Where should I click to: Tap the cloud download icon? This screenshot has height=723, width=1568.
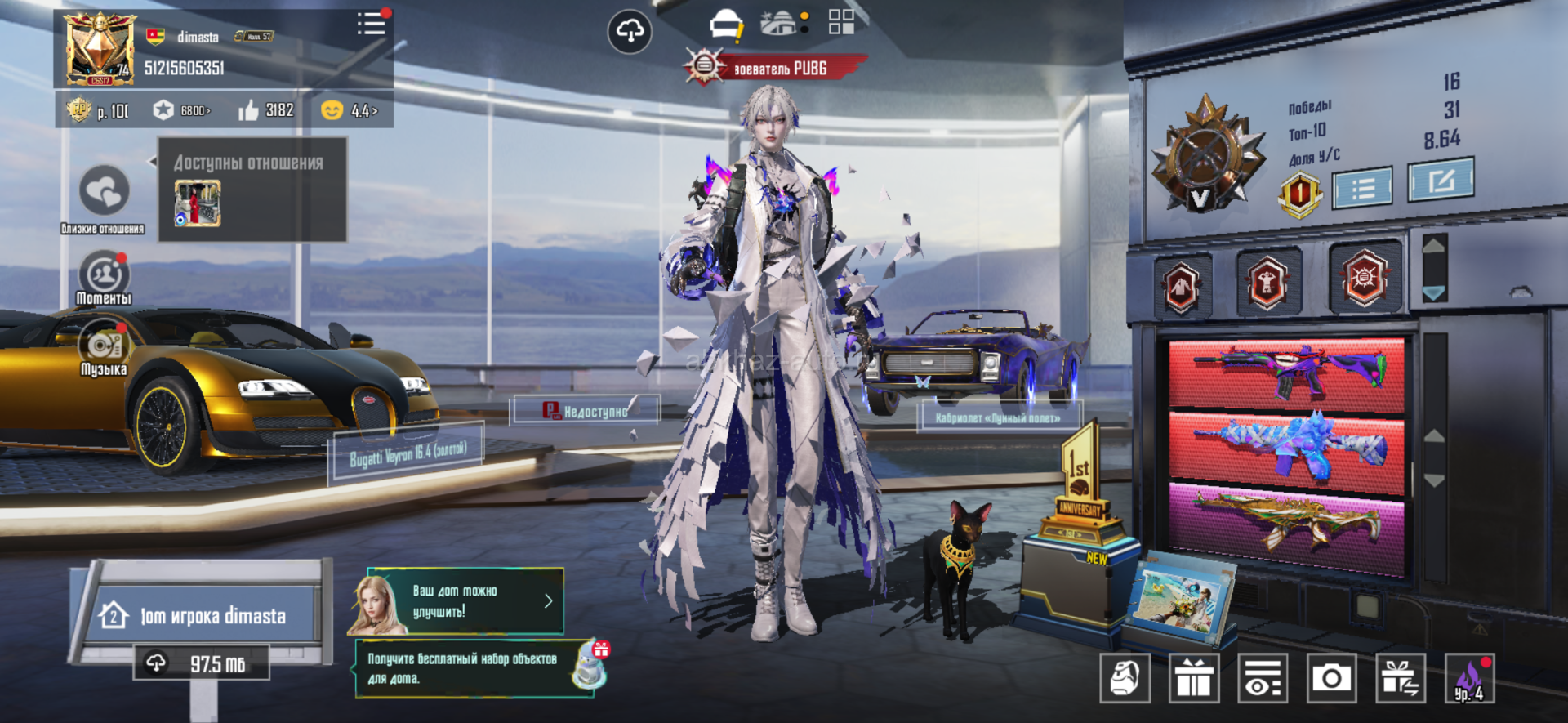tap(630, 32)
